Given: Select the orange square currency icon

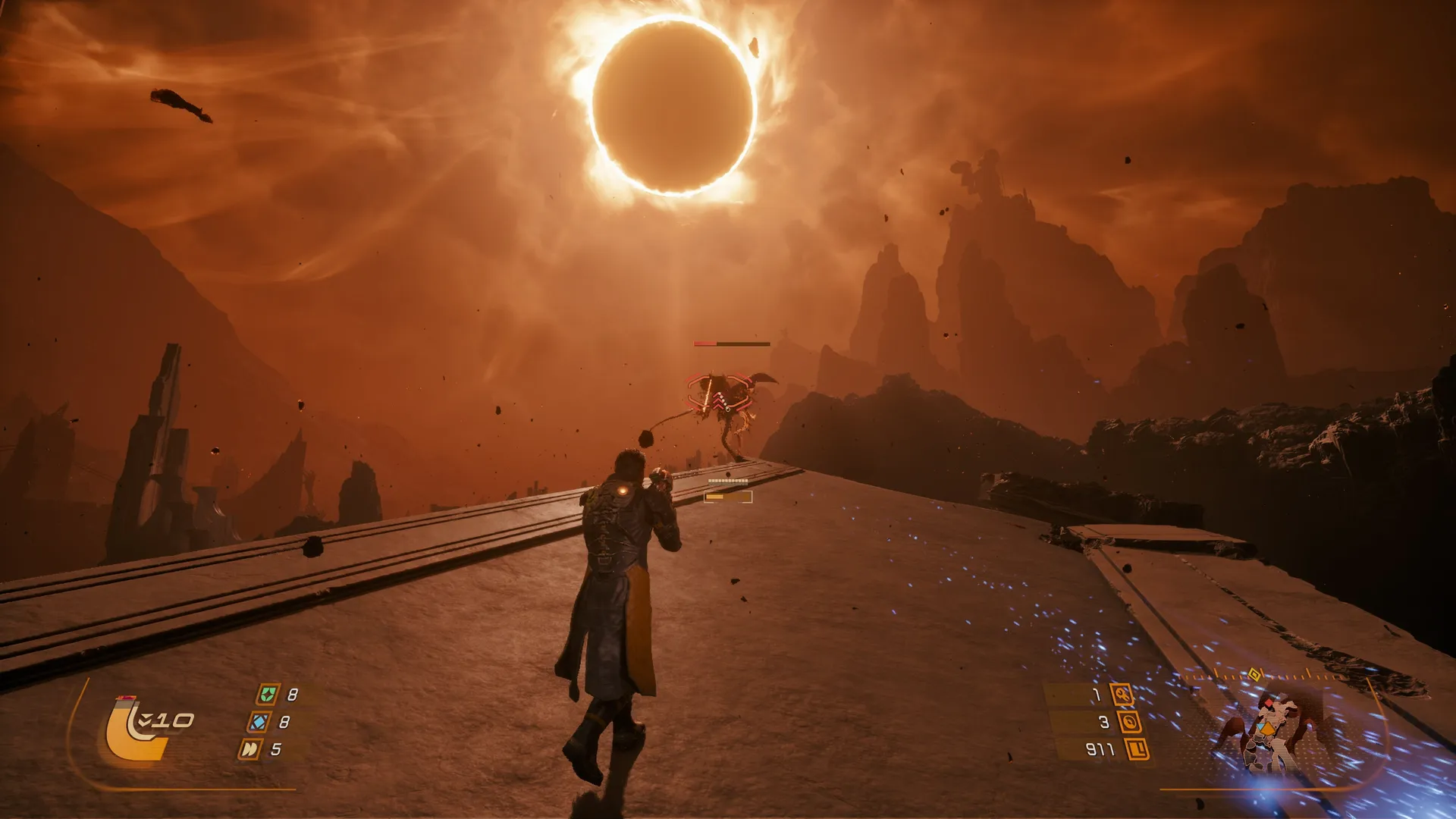Looking at the screenshot, I should [x=1137, y=749].
